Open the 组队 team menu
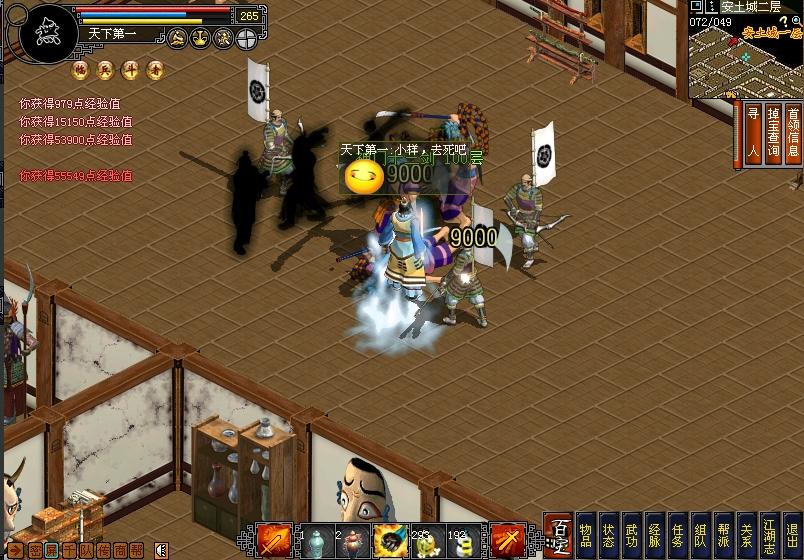The width and height of the screenshot is (804, 560). pos(700,535)
